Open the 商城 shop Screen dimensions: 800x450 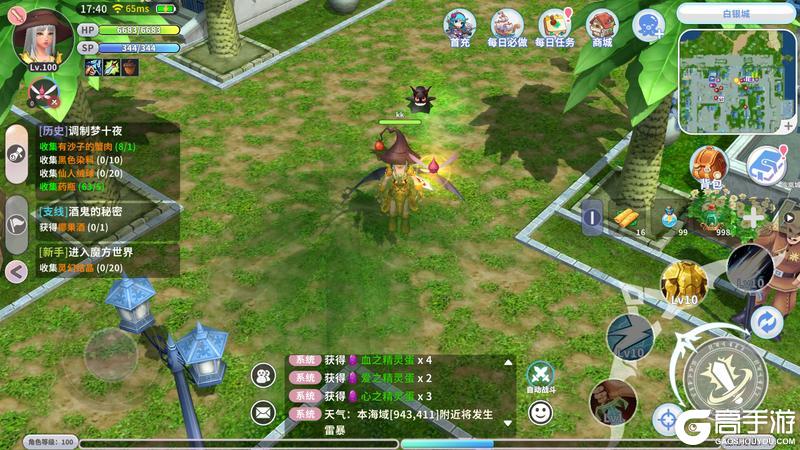(602, 27)
